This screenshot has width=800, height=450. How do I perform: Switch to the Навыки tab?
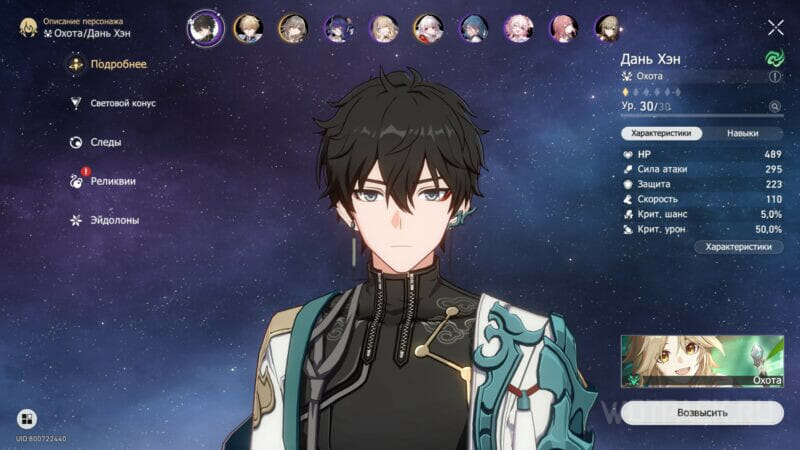[x=742, y=133]
